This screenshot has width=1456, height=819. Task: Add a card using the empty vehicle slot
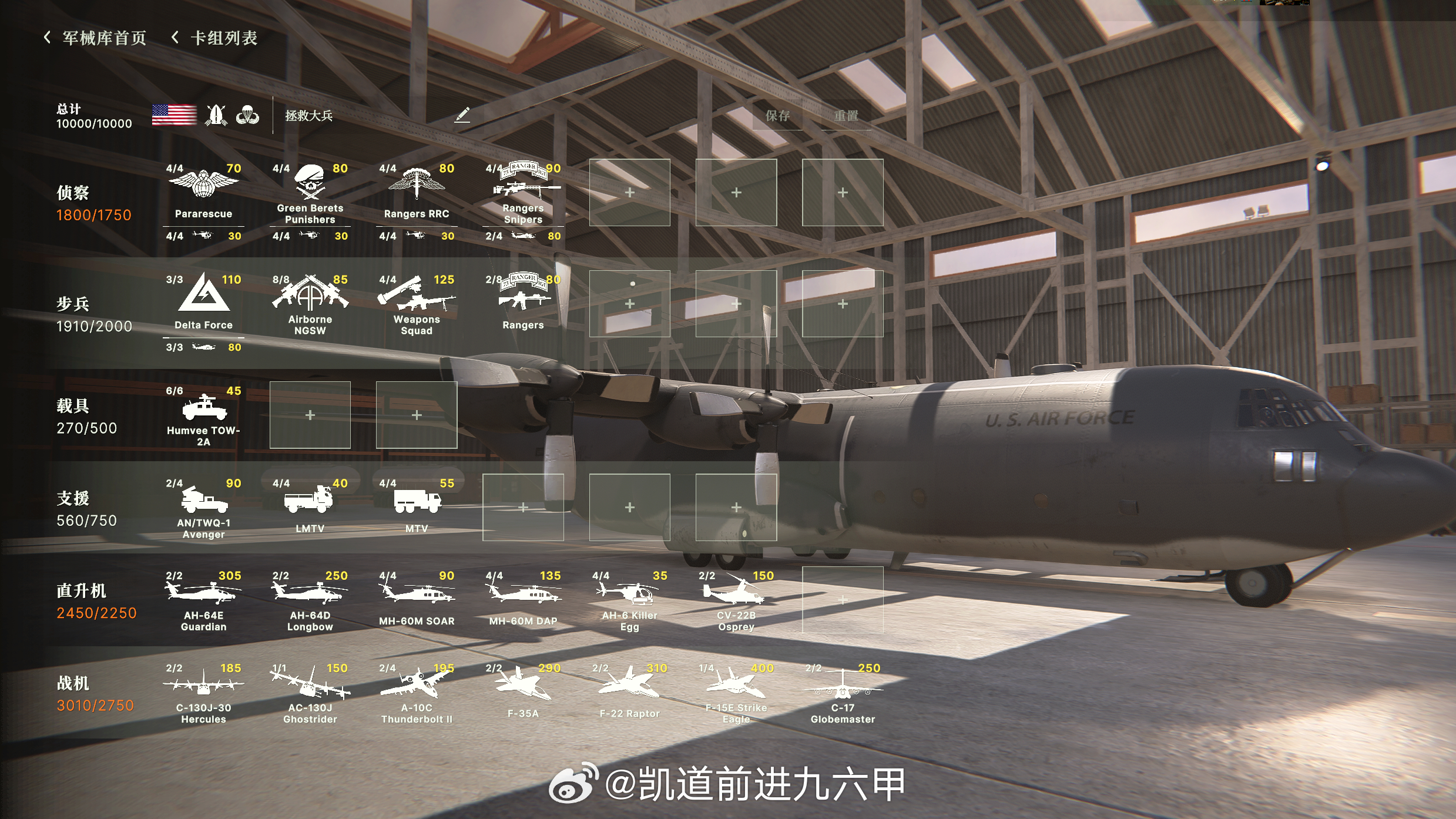[x=310, y=414]
